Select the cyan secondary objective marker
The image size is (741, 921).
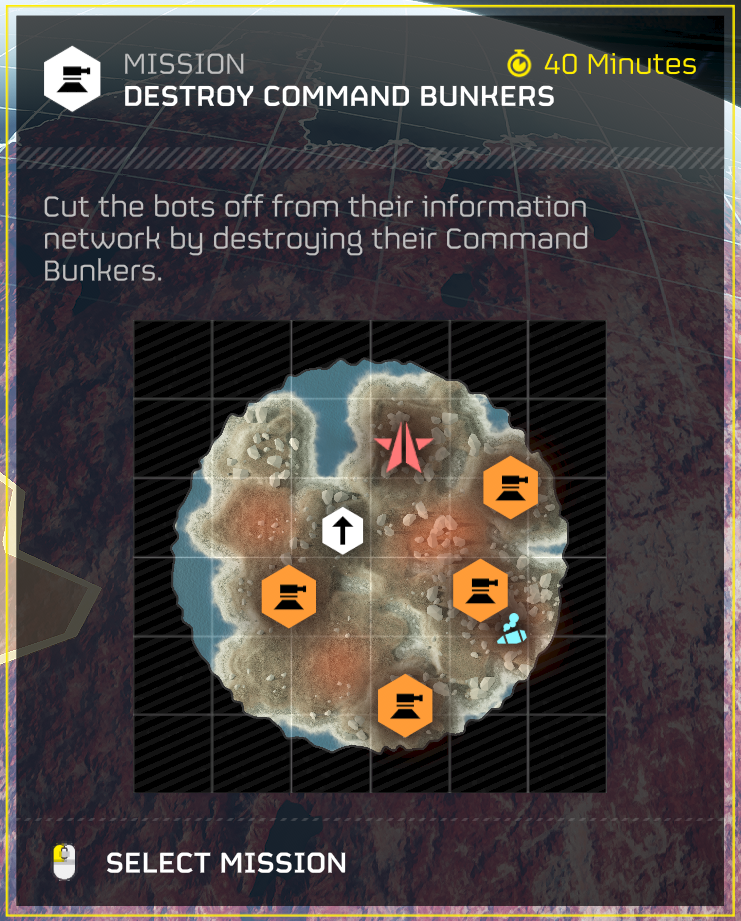tap(513, 630)
